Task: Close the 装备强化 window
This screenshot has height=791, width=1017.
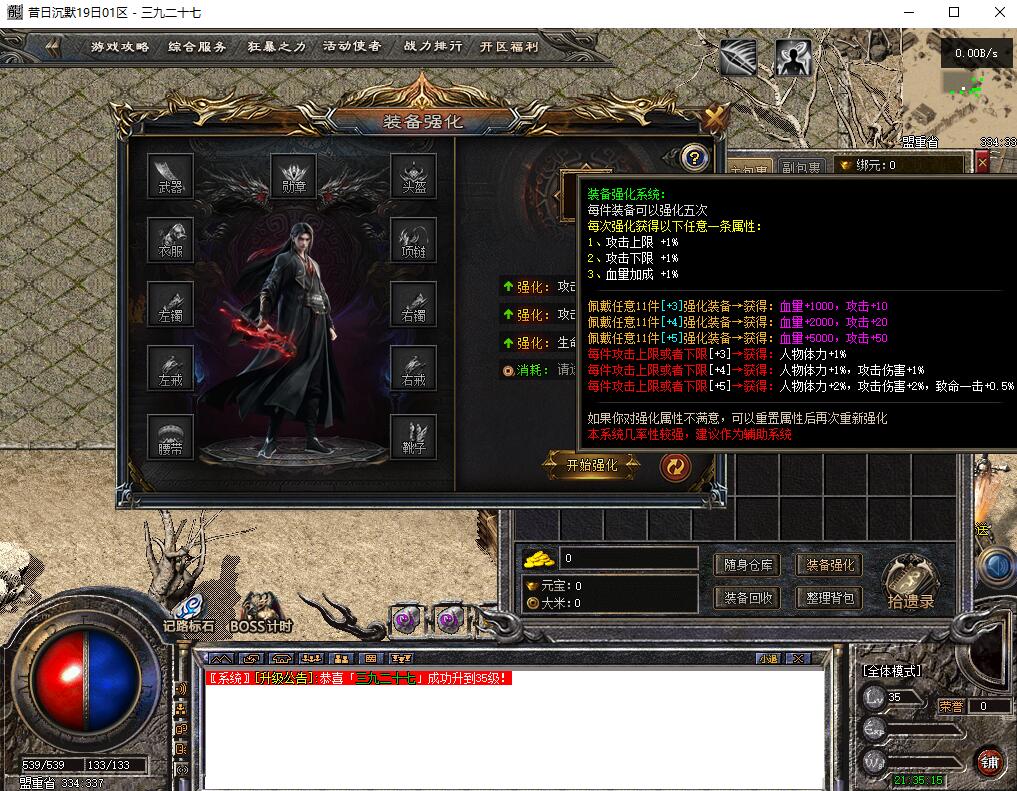Action: click(x=714, y=117)
